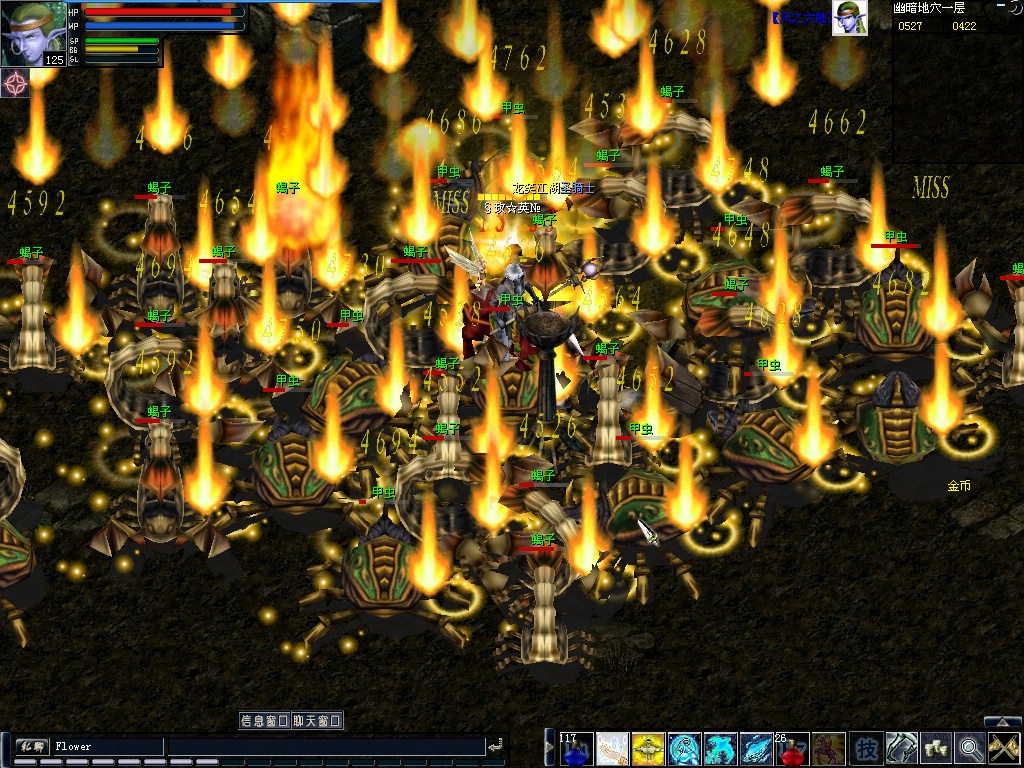This screenshot has width=1024, height=768.
Task: Activate the golden winged figure skill
Action: [x=648, y=748]
